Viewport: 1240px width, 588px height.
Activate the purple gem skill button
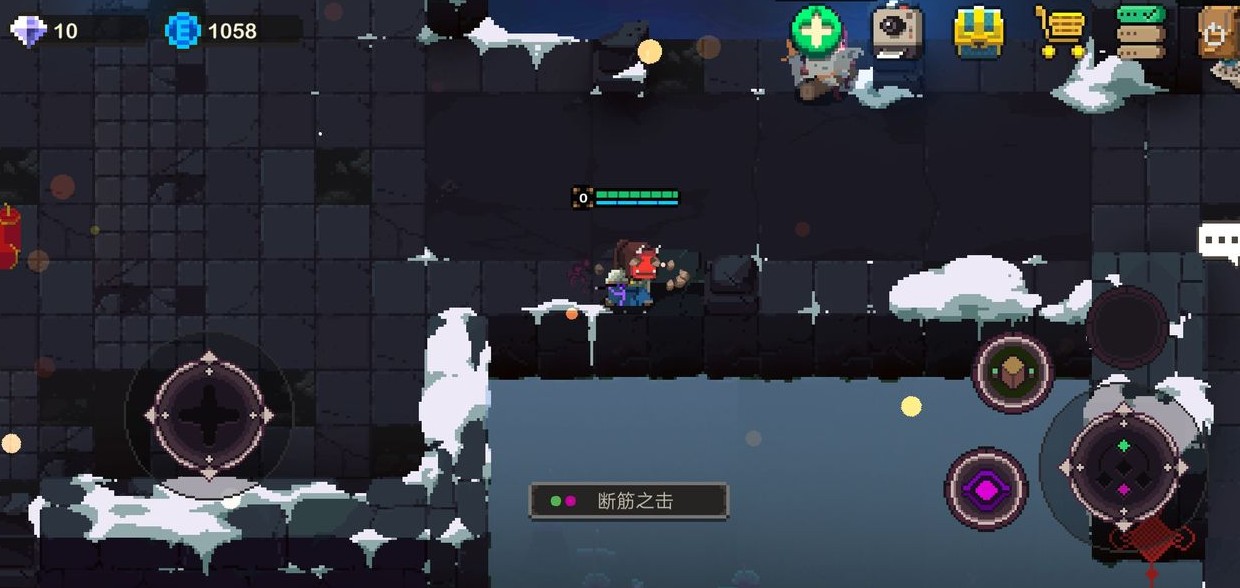[986, 489]
